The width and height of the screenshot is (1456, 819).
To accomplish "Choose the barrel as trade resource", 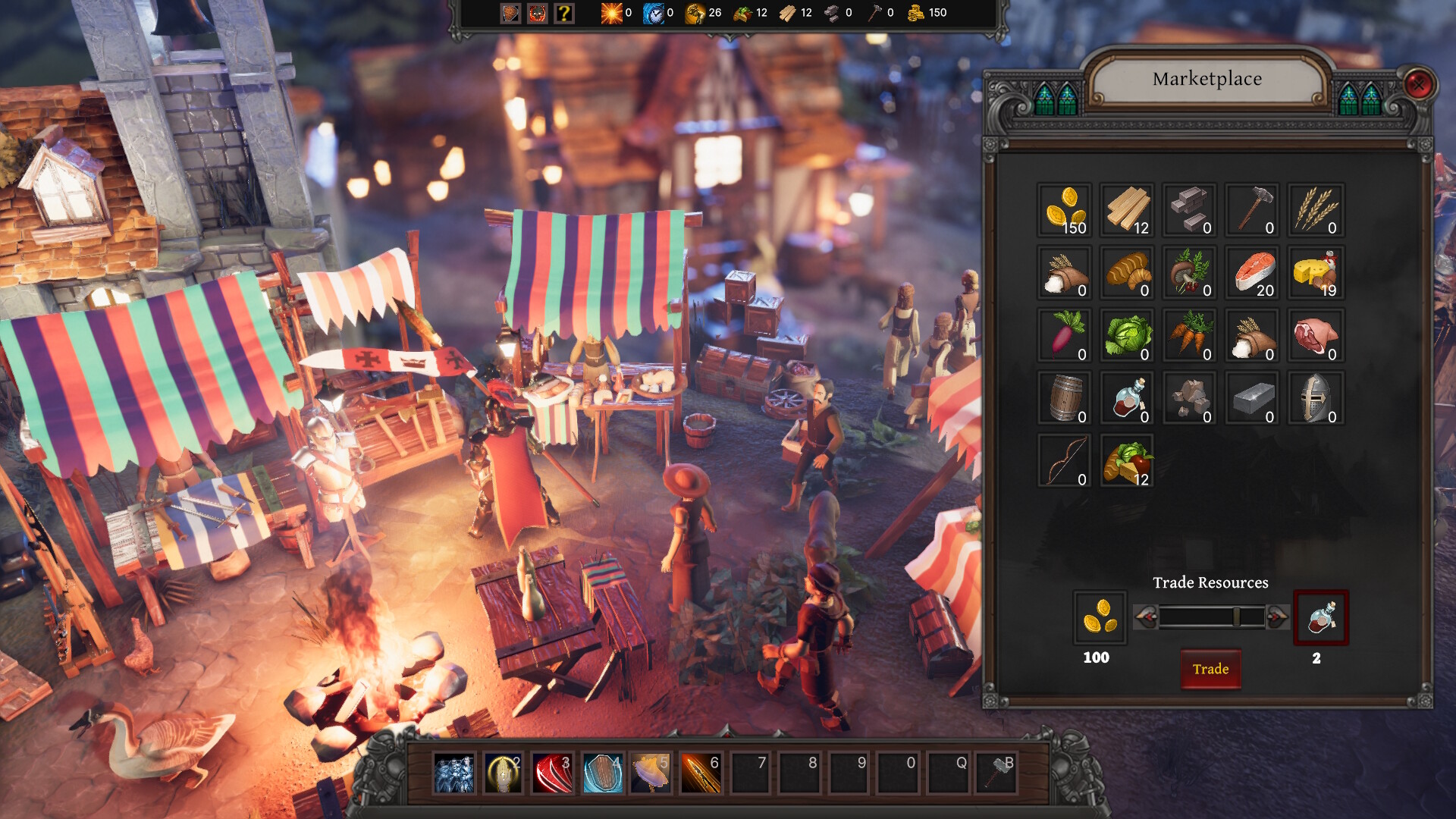I will coord(1064,399).
